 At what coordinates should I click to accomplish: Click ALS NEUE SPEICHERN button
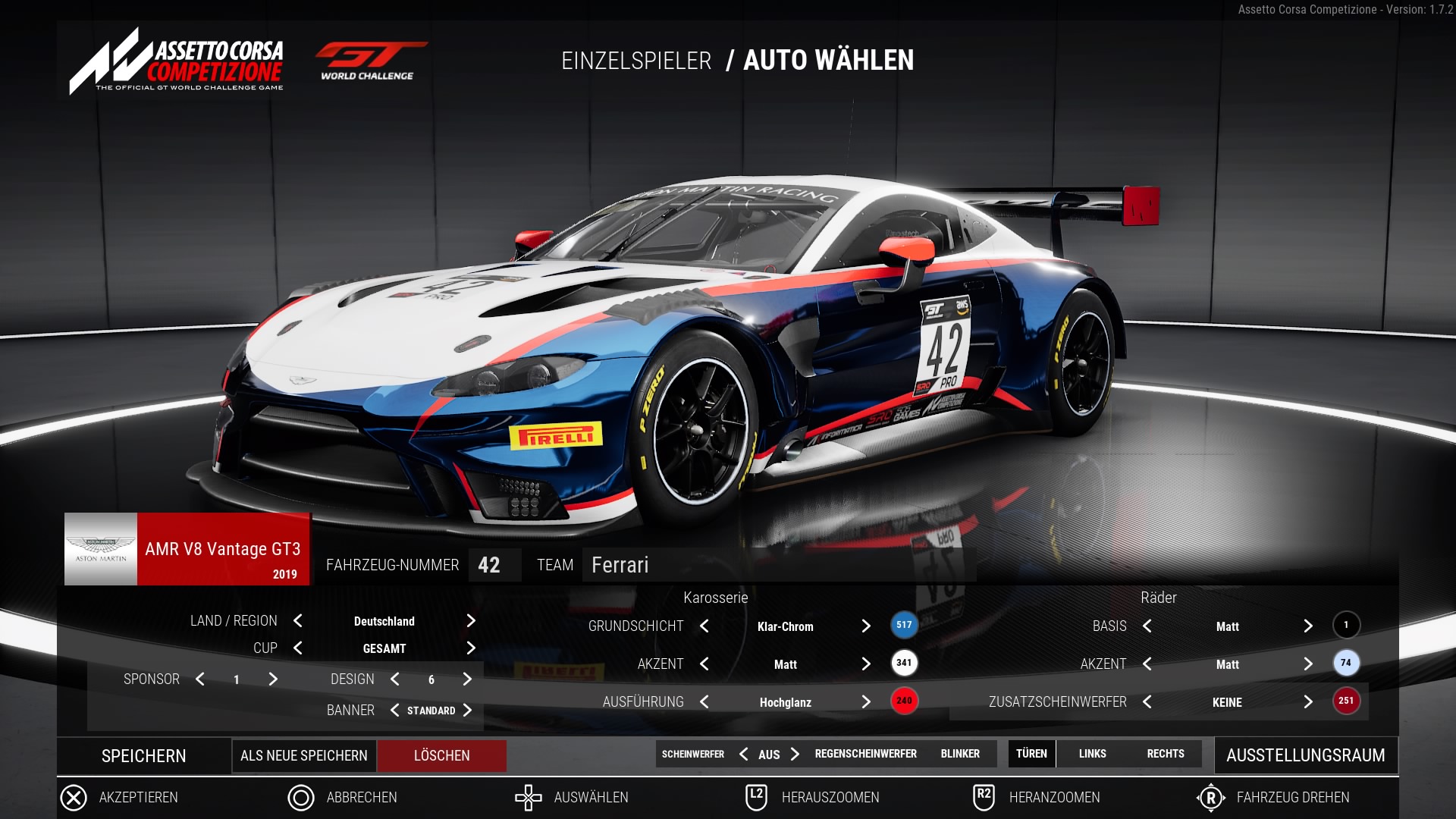303,756
